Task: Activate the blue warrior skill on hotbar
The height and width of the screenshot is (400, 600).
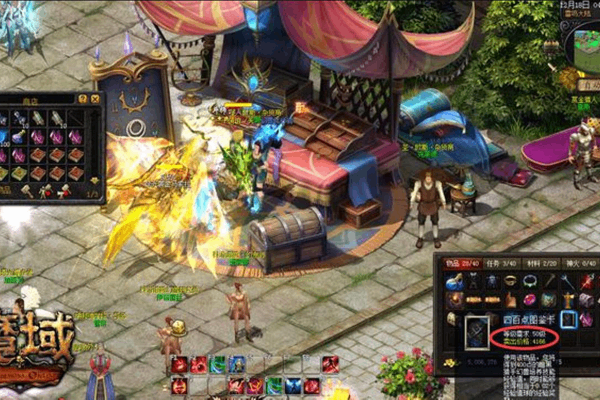Action: 237,364
